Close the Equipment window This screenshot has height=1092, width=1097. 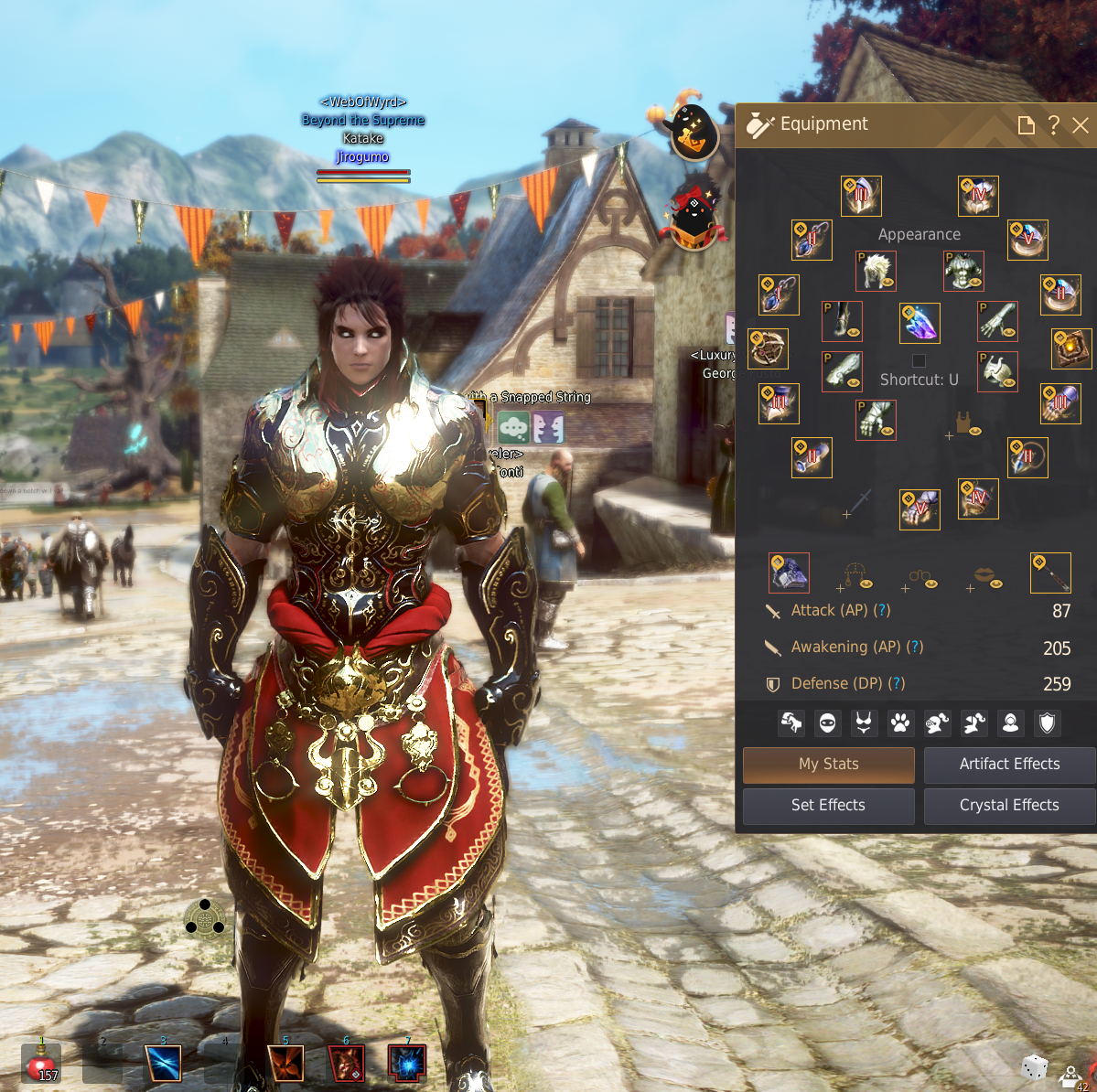[1081, 125]
